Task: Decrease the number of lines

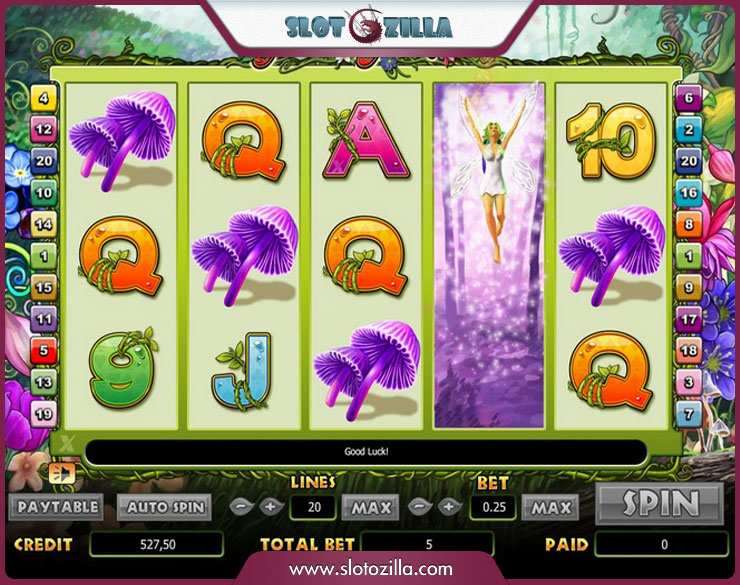Action: click(x=240, y=507)
